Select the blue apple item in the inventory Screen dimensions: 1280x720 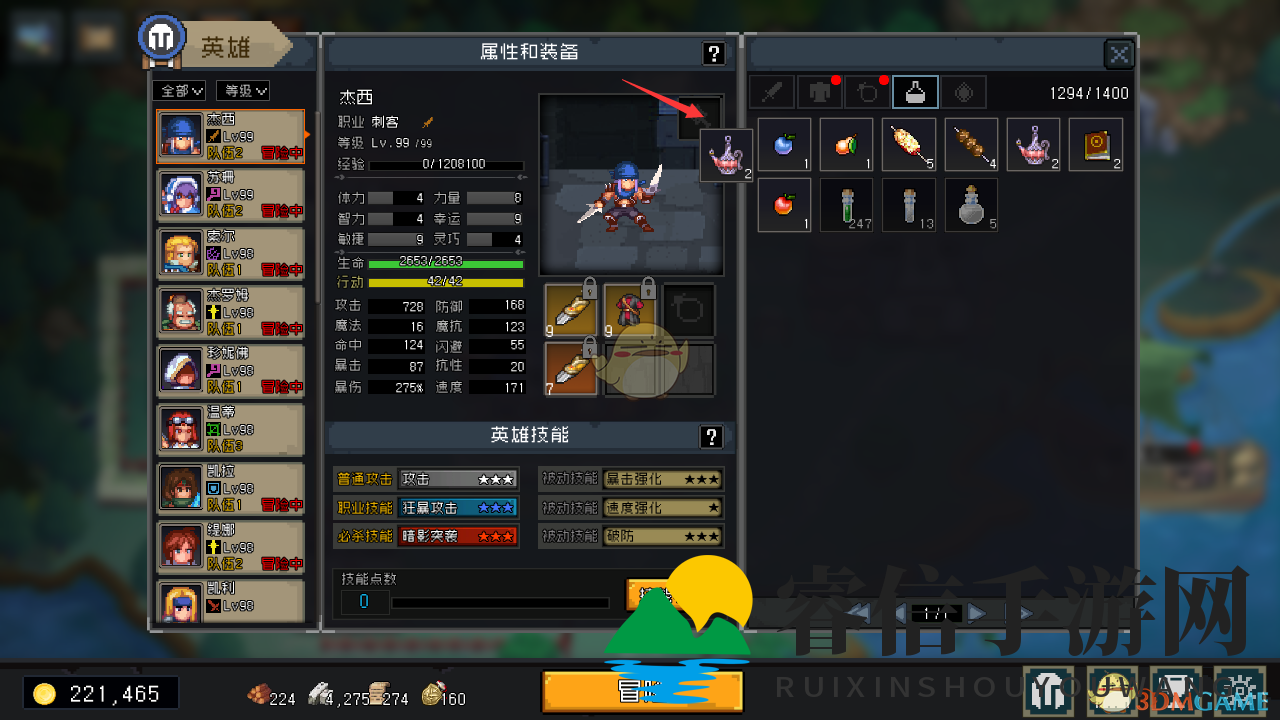tap(784, 144)
